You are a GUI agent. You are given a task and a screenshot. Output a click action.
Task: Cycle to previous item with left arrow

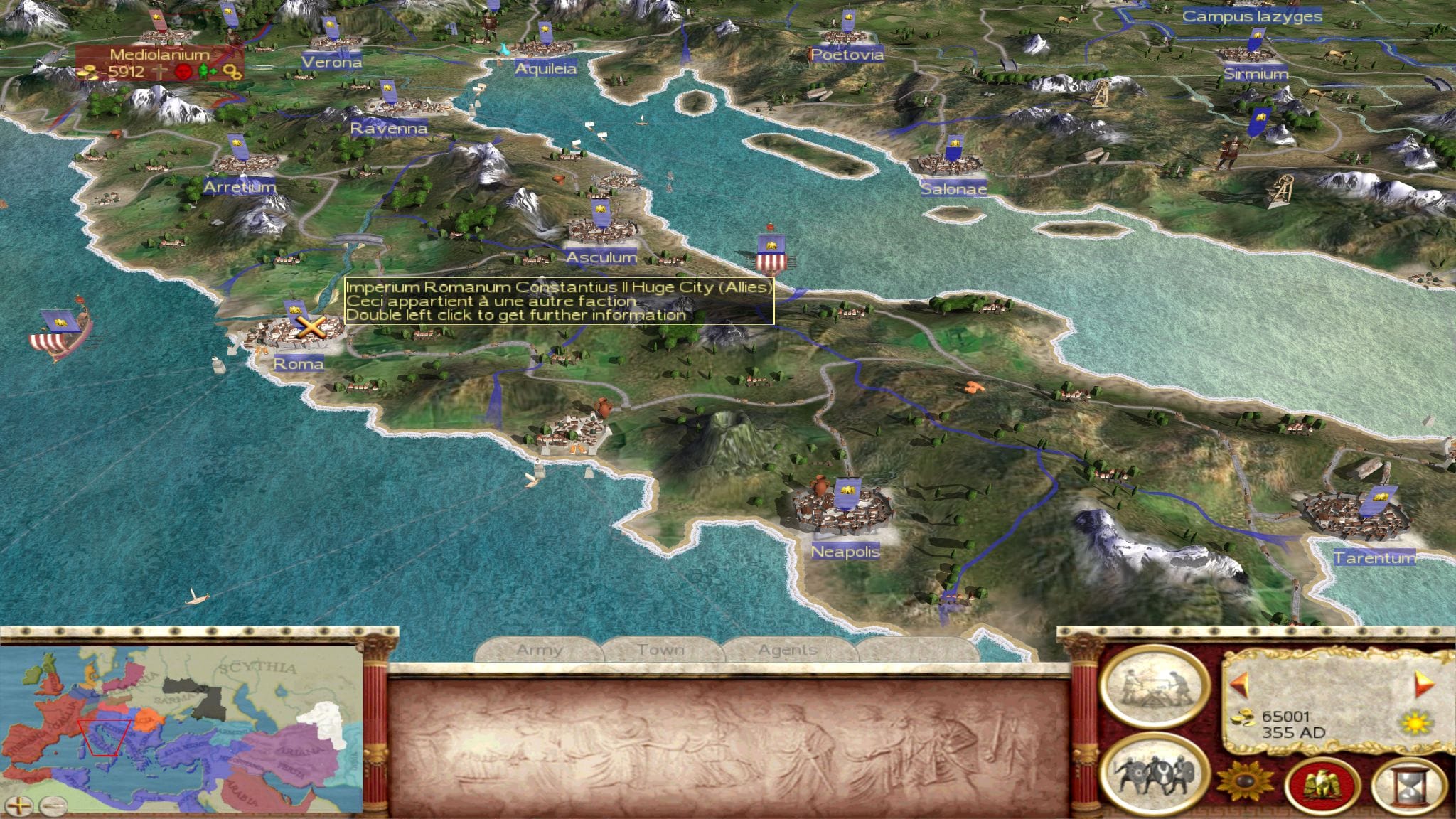1241,685
